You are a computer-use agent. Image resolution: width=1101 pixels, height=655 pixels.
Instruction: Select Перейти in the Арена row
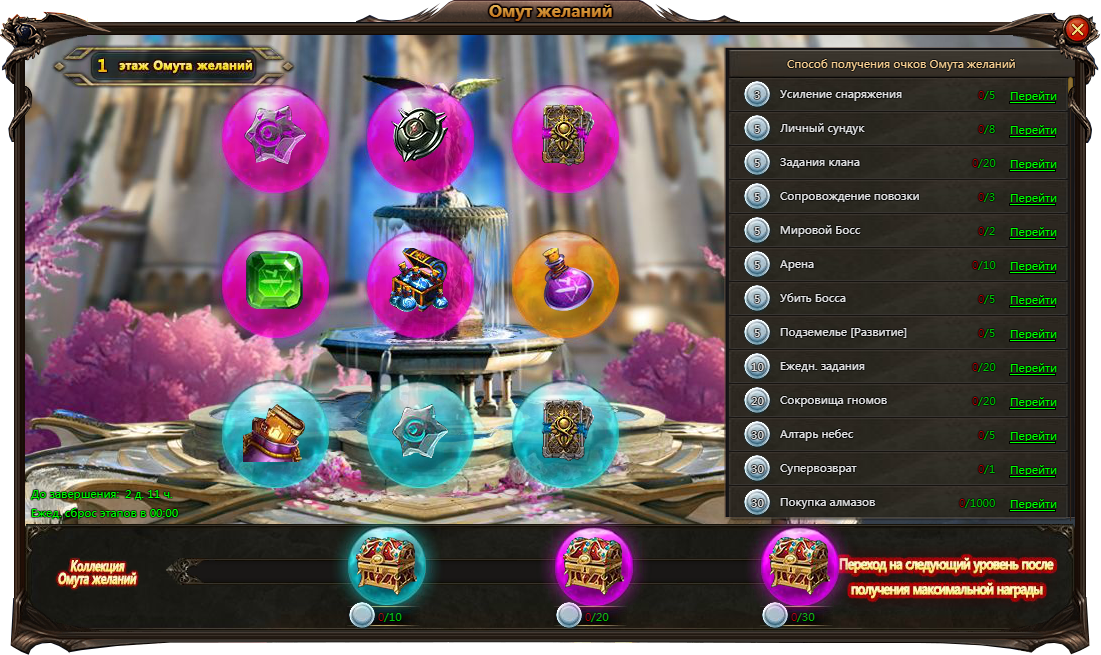1033,266
